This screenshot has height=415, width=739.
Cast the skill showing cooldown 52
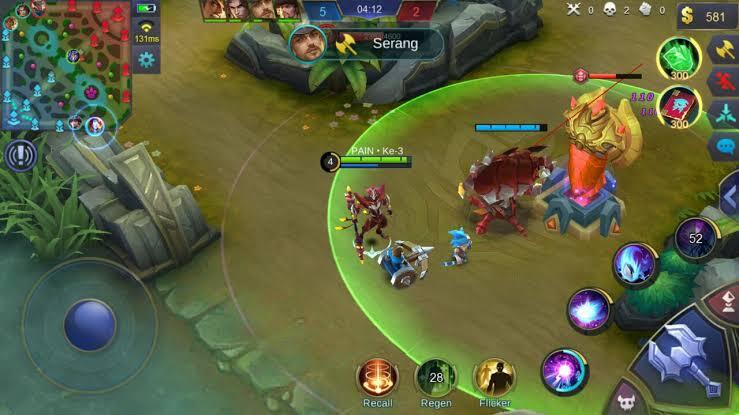point(695,238)
